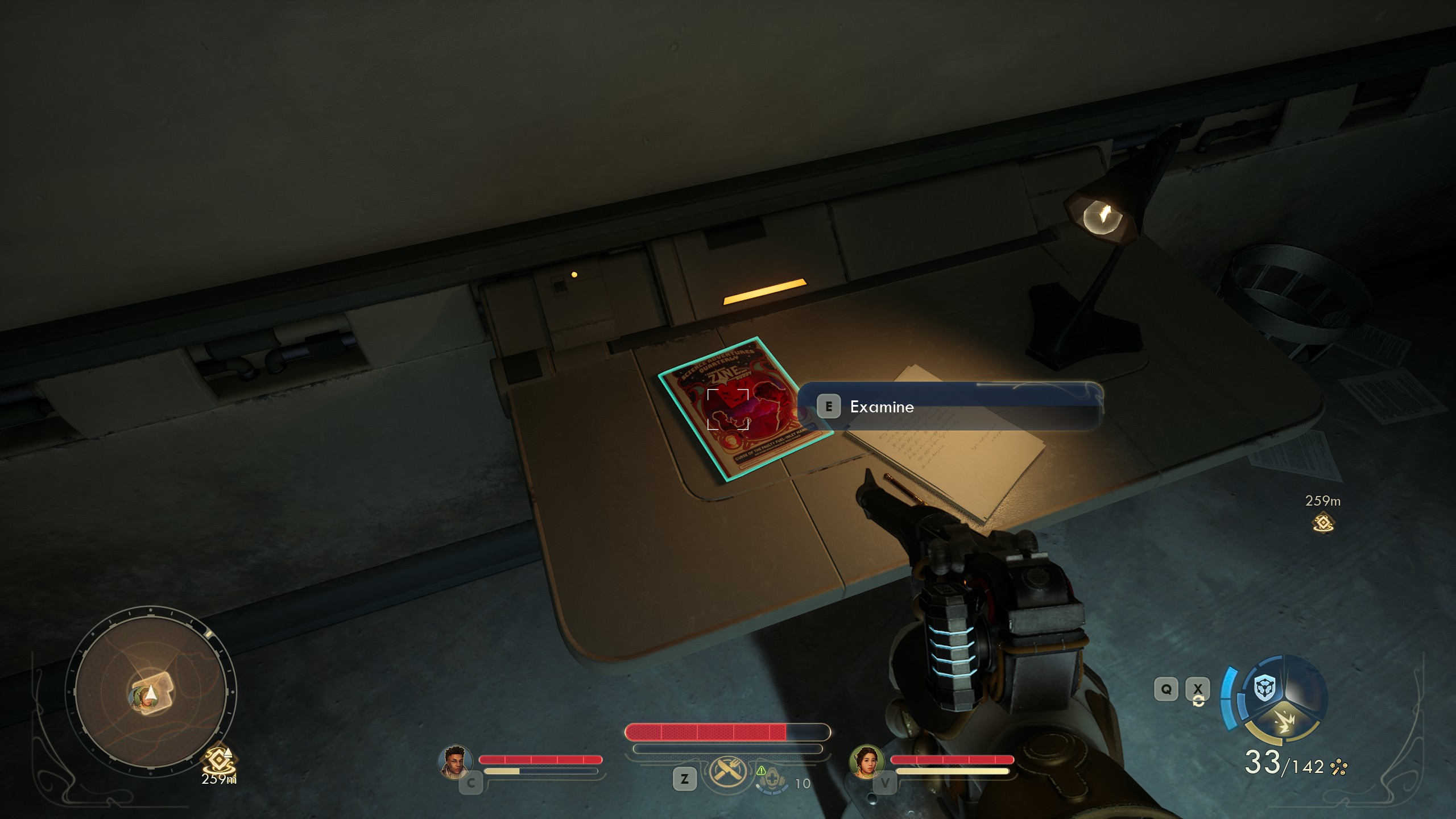Image resolution: width=1456 pixels, height=819 pixels.
Task: Click the Q ability keybind square
Action: [x=1165, y=689]
